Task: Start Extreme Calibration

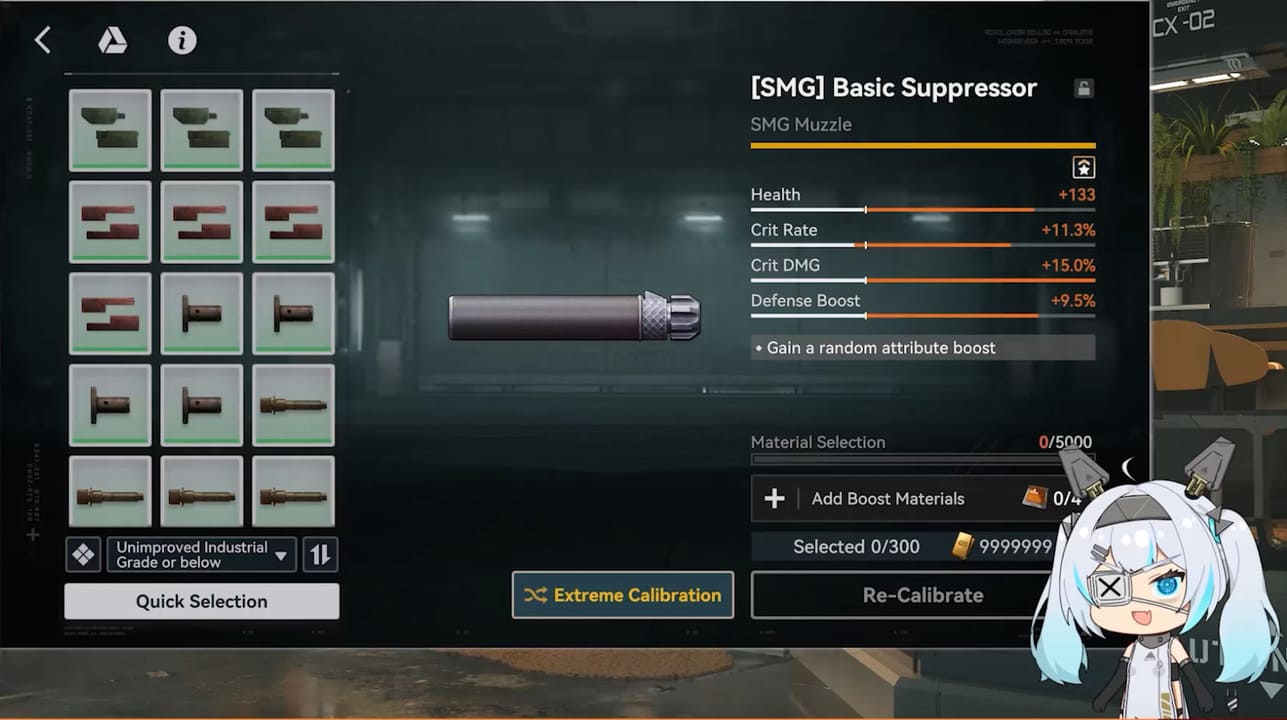Action: point(622,595)
